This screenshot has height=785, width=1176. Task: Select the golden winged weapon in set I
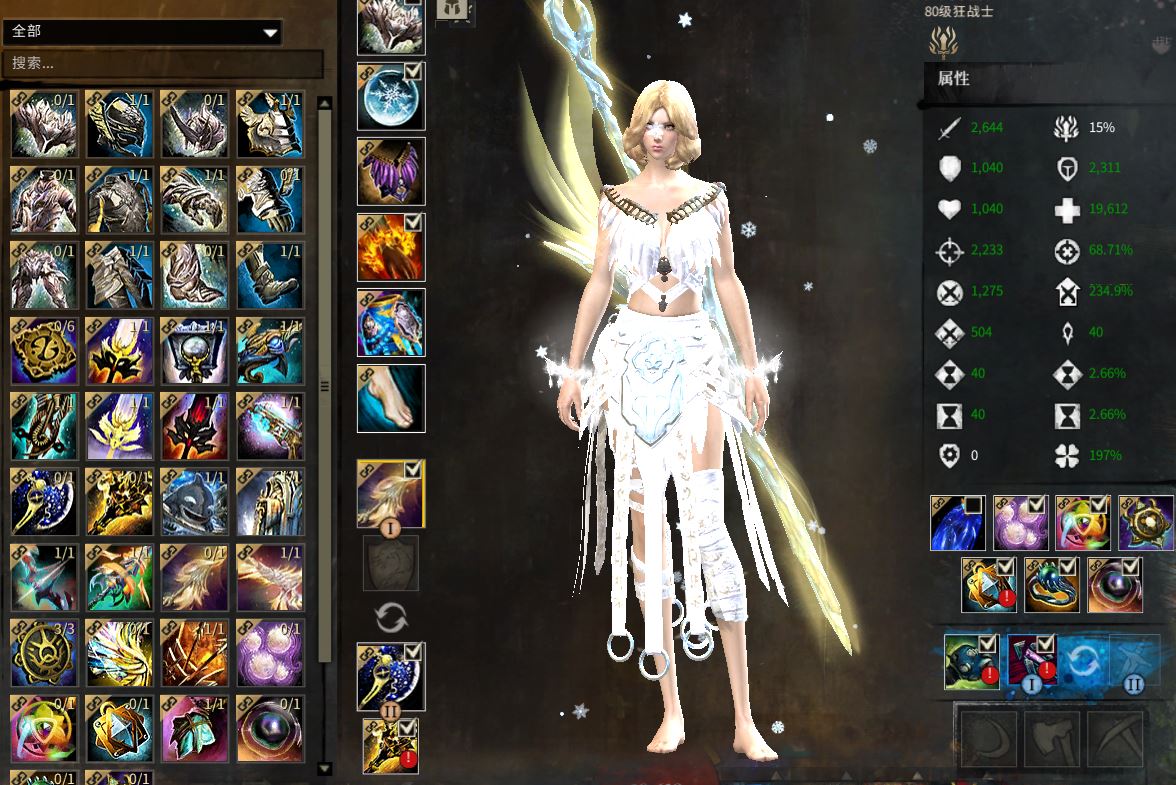click(391, 494)
